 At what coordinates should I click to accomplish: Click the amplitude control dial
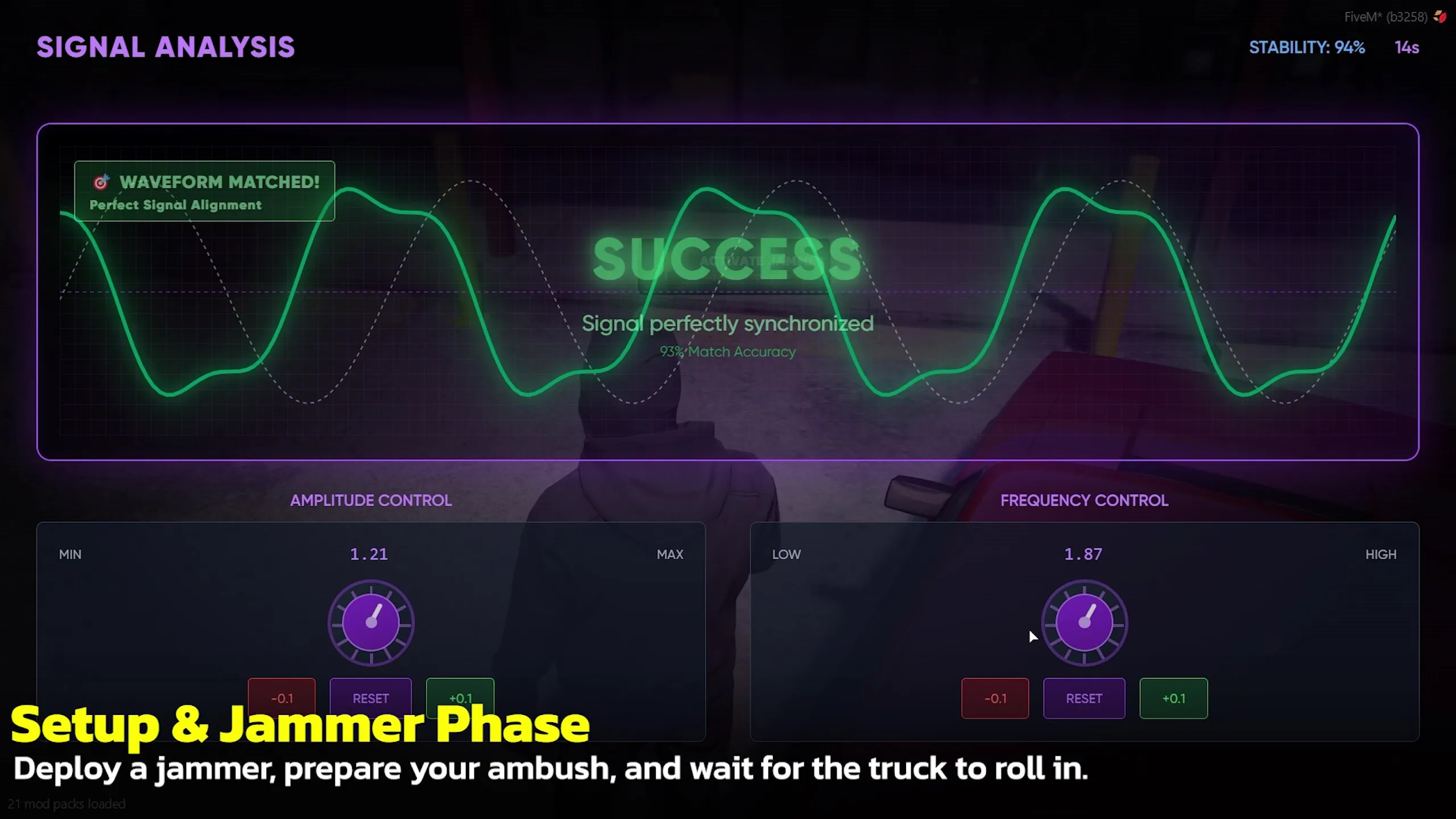coord(371,623)
